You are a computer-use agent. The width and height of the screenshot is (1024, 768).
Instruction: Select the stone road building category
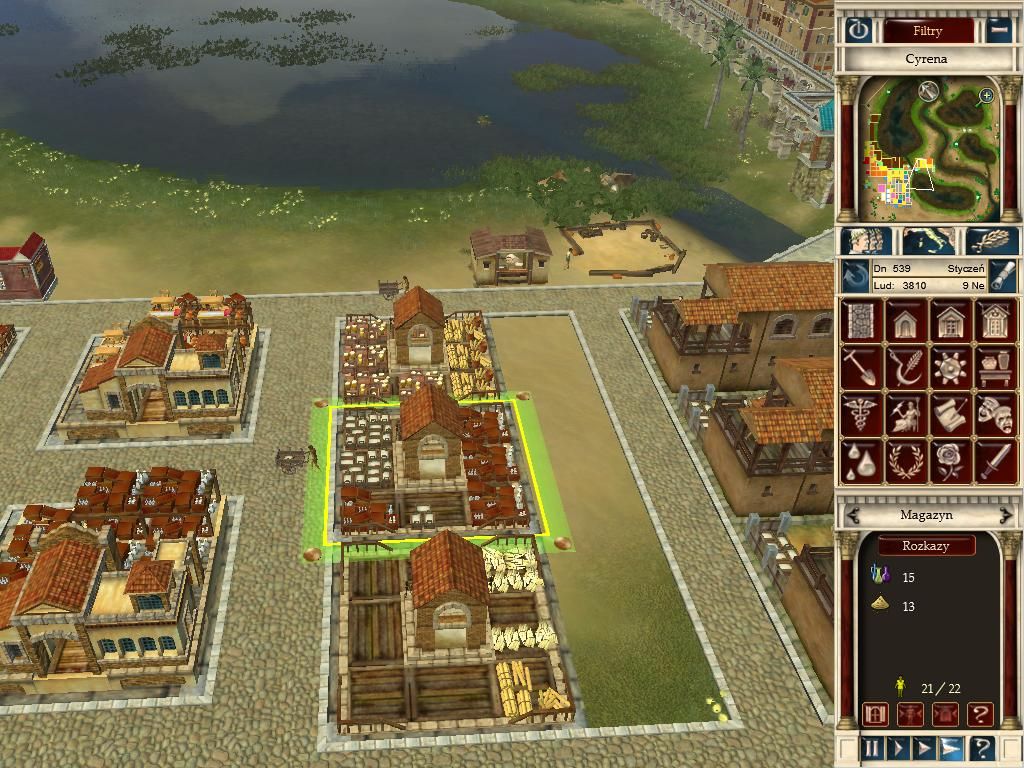[861, 322]
